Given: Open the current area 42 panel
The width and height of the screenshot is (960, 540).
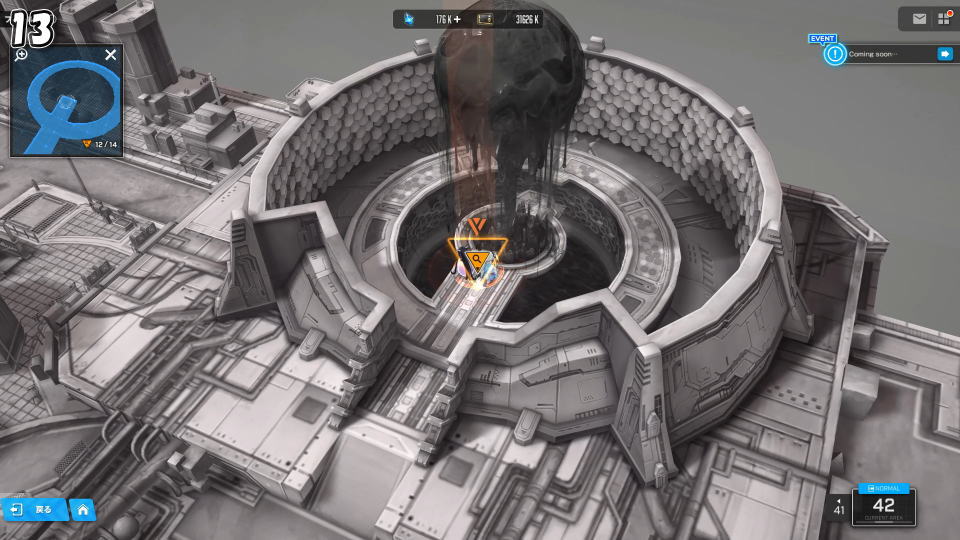Looking at the screenshot, I should (x=884, y=508).
